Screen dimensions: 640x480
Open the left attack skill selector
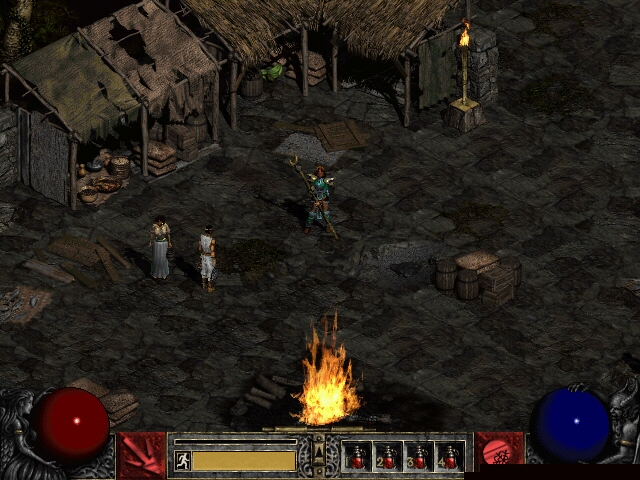coord(141,455)
